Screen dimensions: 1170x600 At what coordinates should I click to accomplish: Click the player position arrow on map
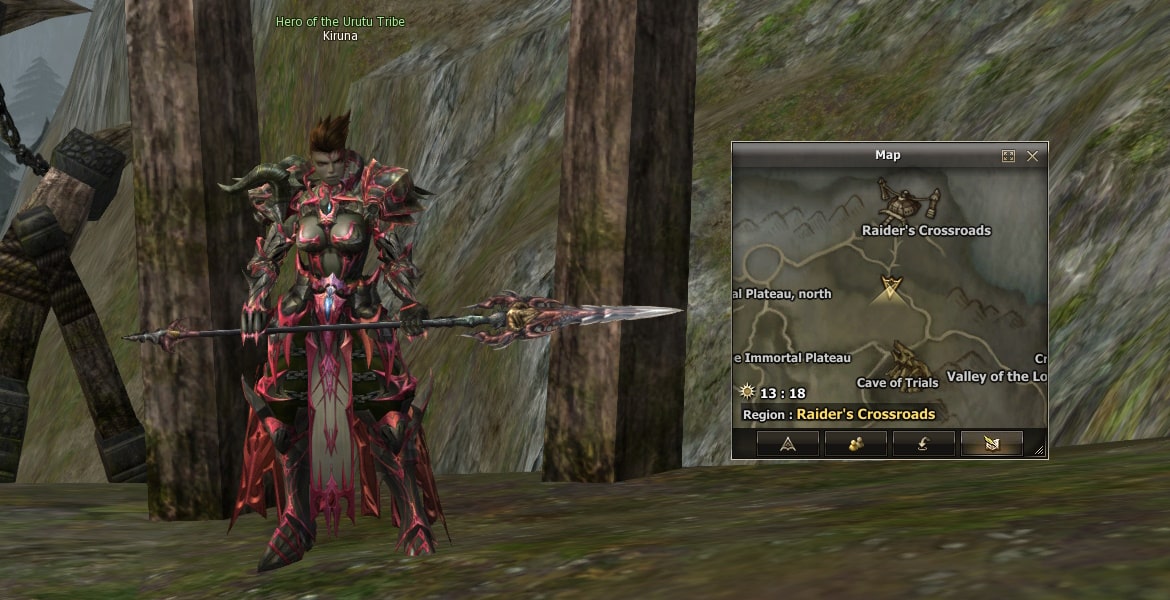click(x=888, y=290)
